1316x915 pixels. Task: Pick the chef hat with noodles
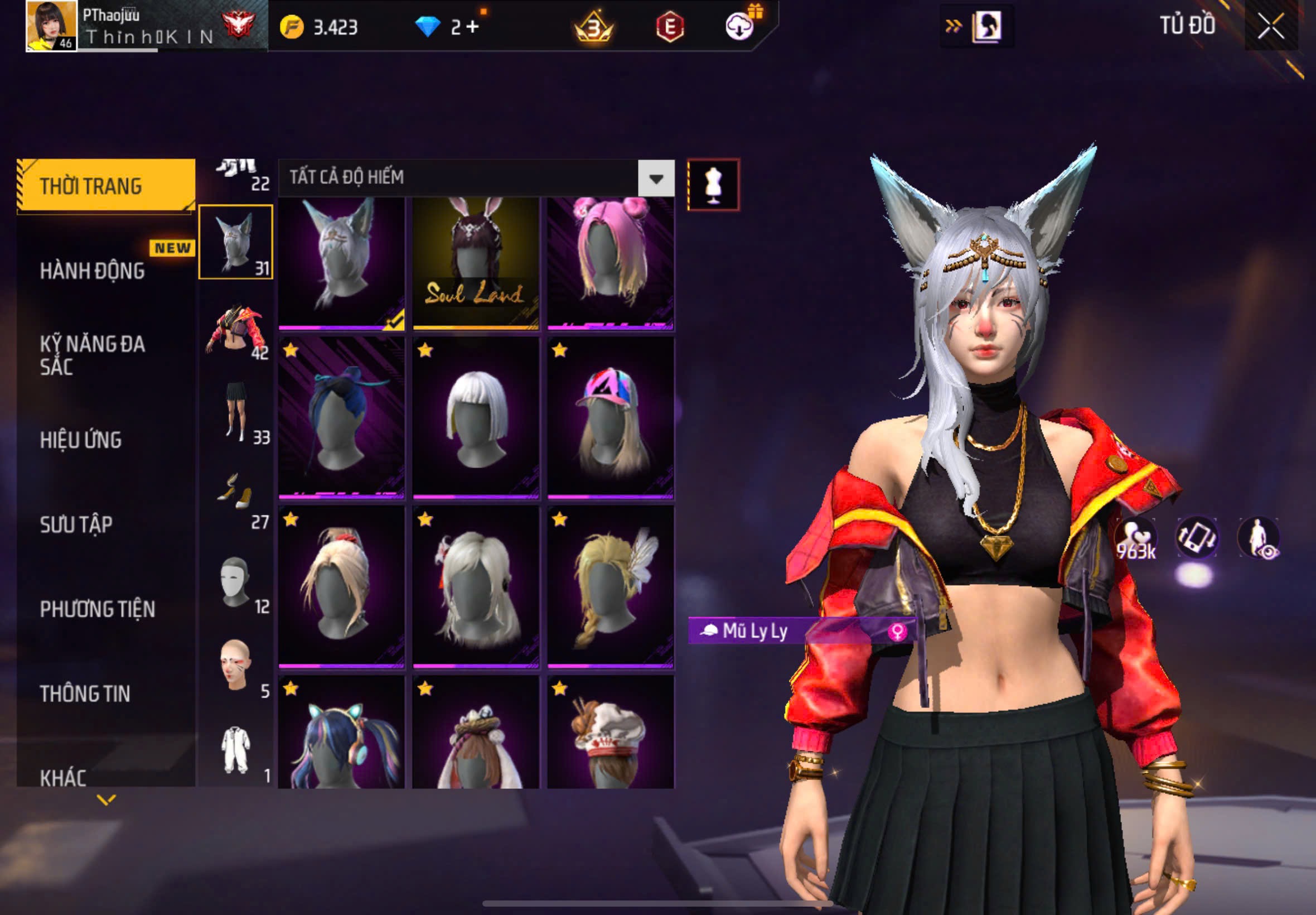[x=610, y=734]
